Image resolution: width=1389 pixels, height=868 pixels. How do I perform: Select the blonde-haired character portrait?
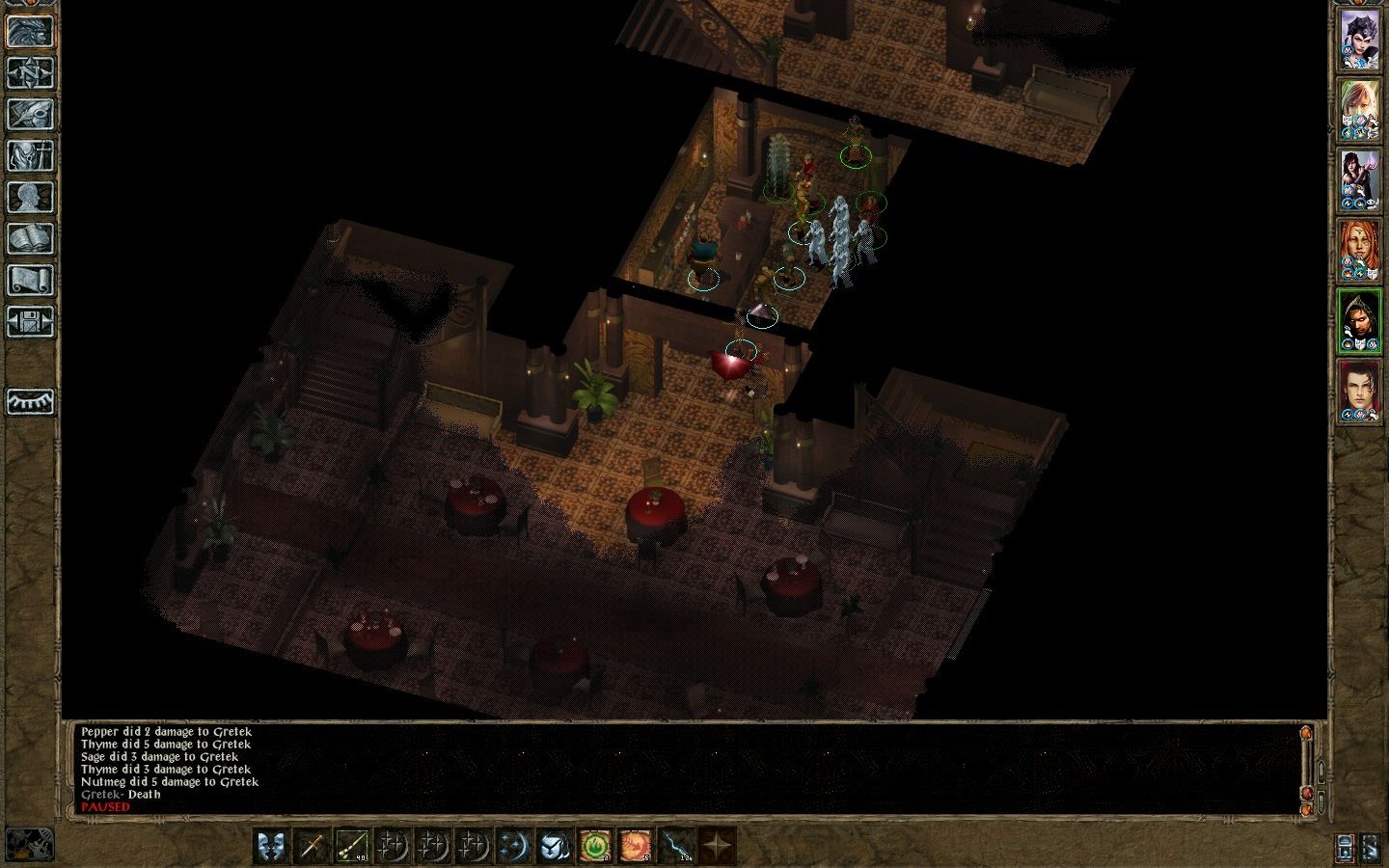(1359, 110)
